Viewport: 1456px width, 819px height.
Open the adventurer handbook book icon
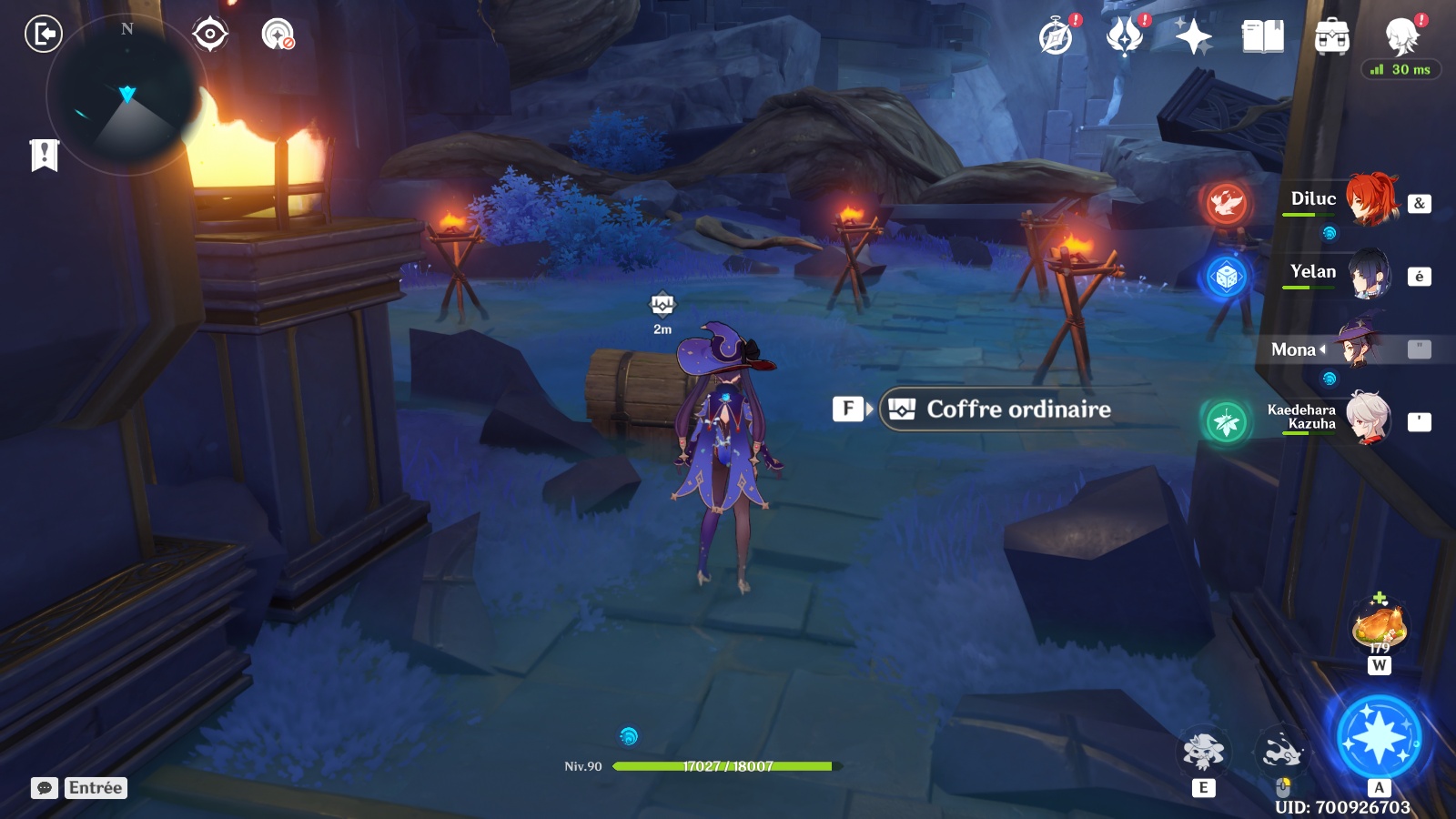coord(1262,37)
